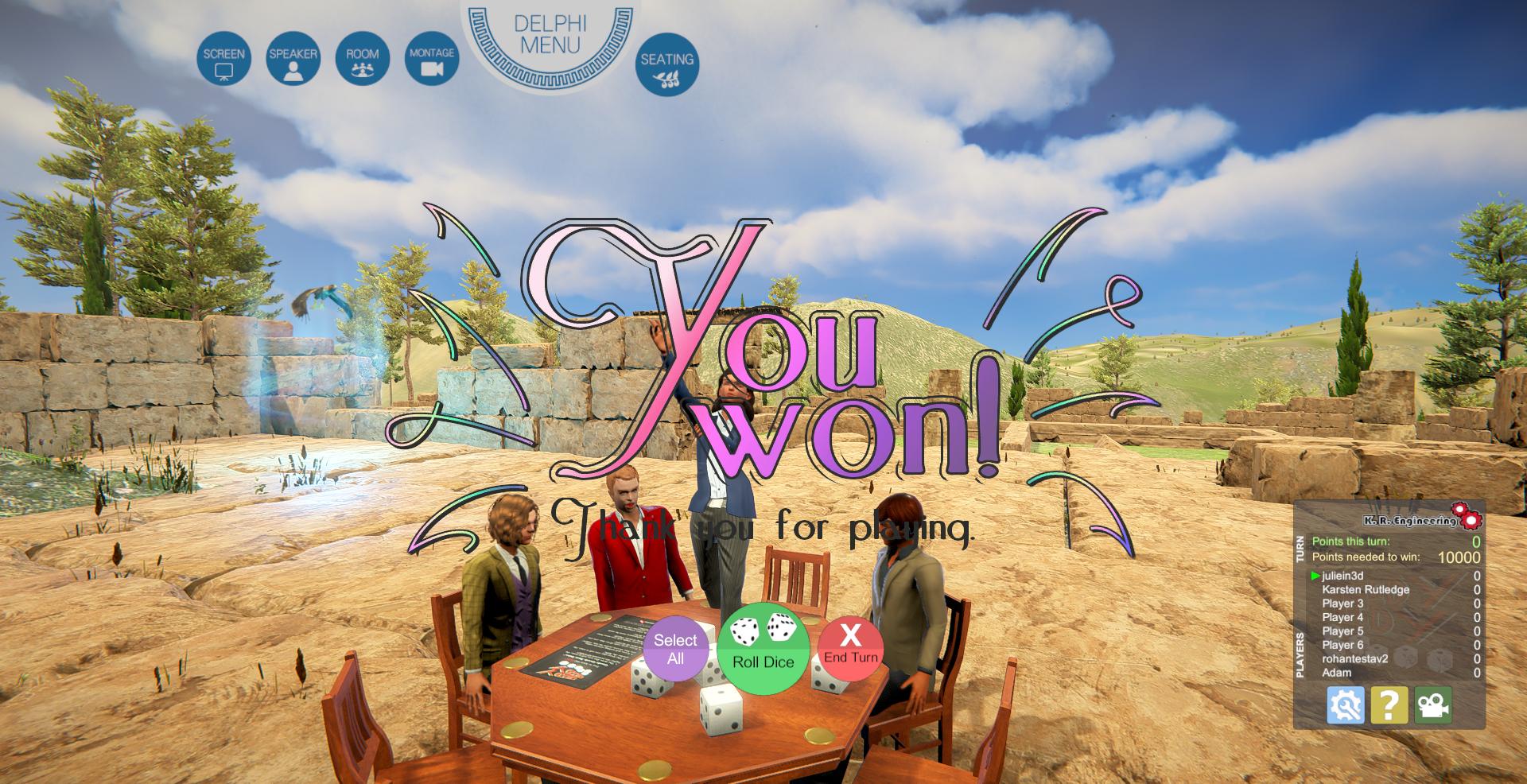1527x784 pixels.
Task: Select Karsten Rutledge in the players list
Action: 1365,589
